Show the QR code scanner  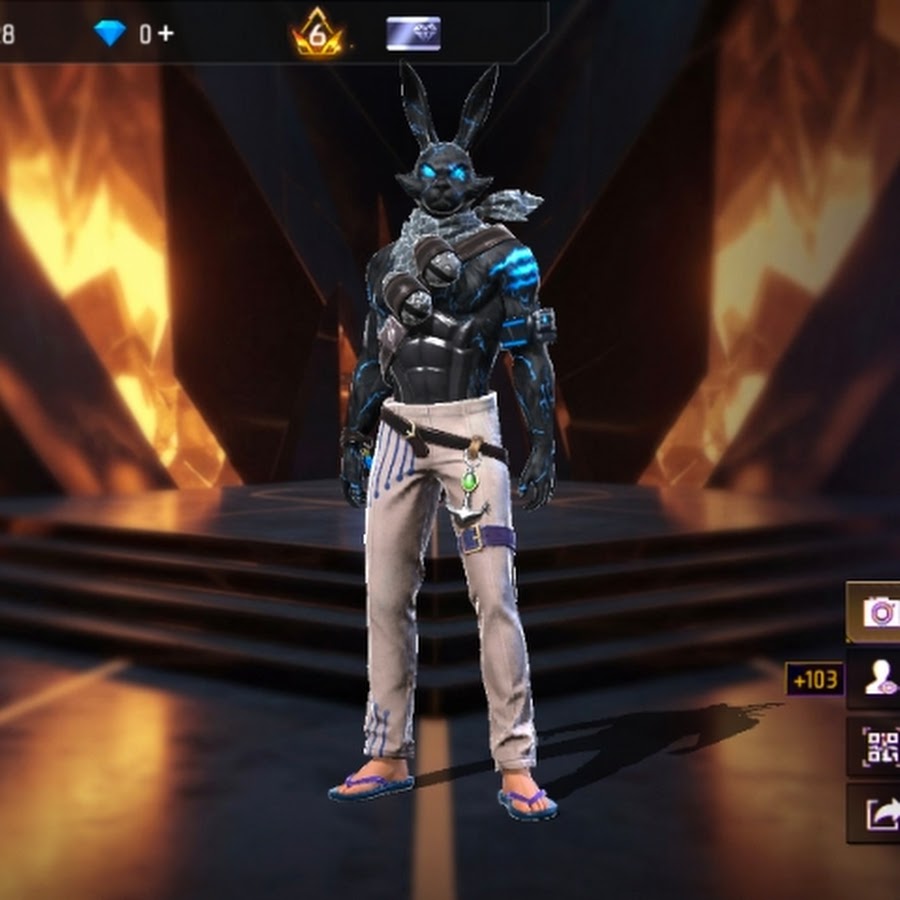tap(878, 746)
